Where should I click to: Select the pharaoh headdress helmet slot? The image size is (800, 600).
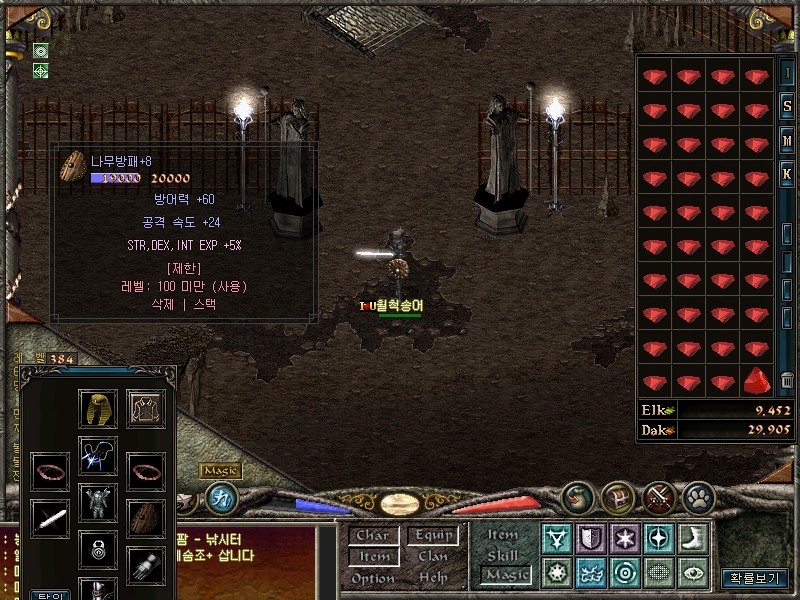click(98, 408)
